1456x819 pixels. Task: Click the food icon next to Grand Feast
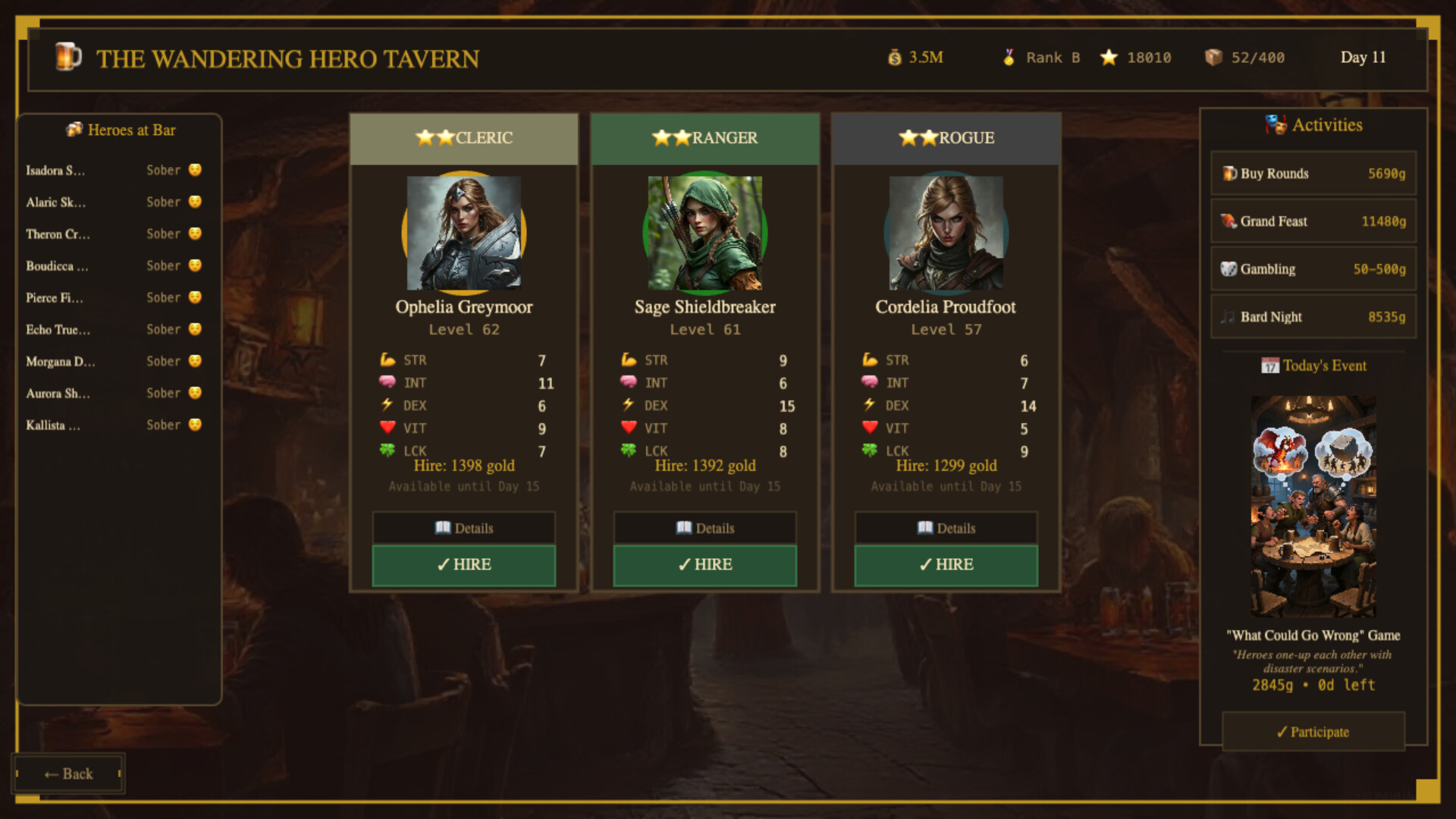point(1230,221)
